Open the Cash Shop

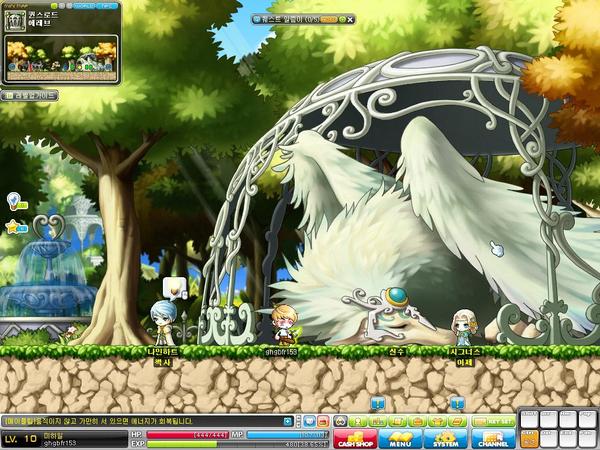click(355, 438)
